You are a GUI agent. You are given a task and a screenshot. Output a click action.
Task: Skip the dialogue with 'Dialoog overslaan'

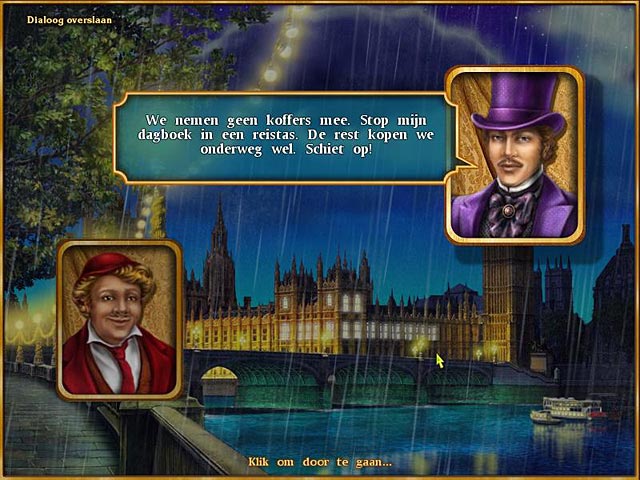click(69, 19)
